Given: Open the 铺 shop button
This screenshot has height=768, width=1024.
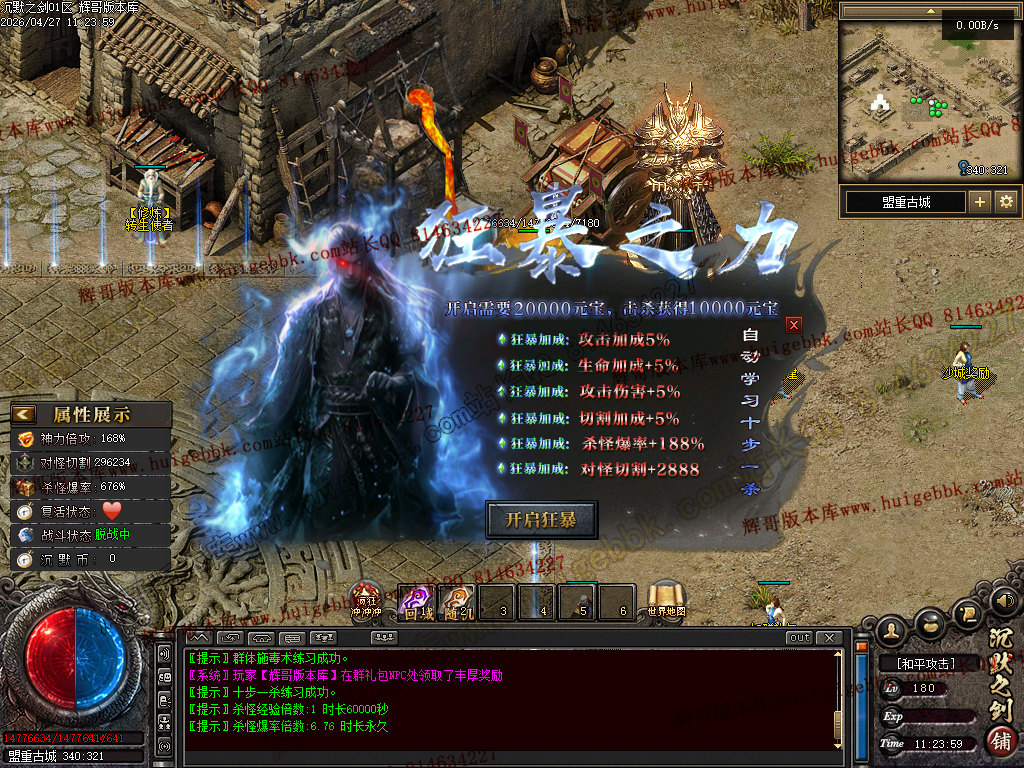Looking at the screenshot, I should point(1000,741).
